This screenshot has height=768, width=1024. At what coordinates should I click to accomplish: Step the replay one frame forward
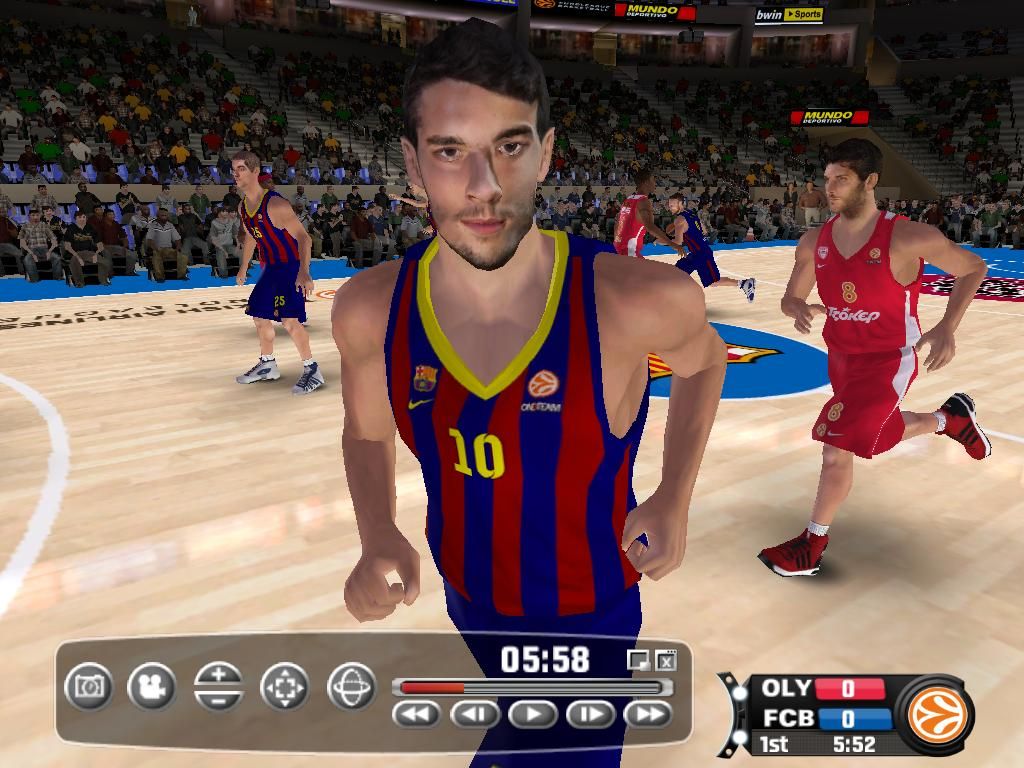591,714
